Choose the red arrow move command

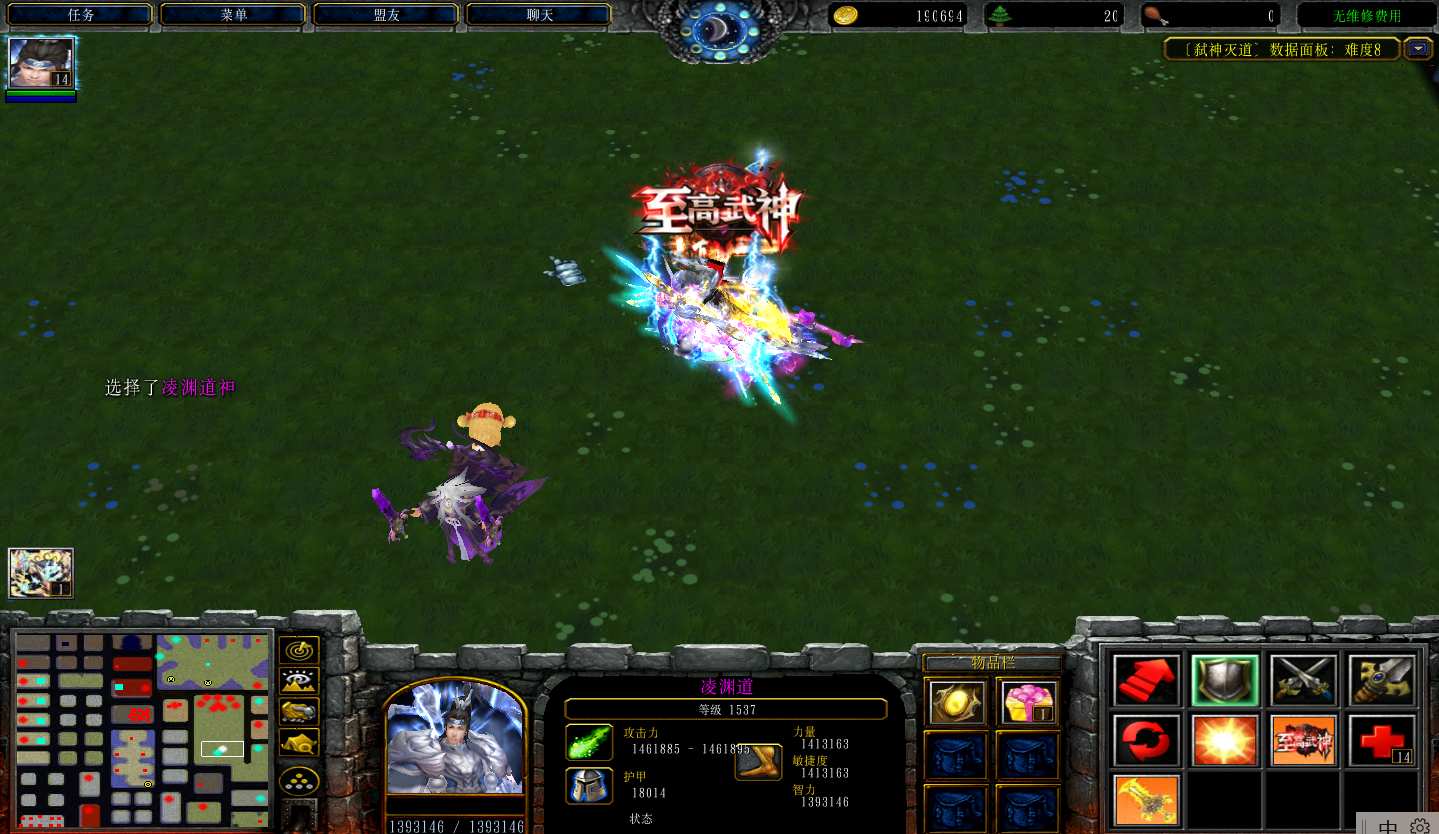[x=1146, y=681]
